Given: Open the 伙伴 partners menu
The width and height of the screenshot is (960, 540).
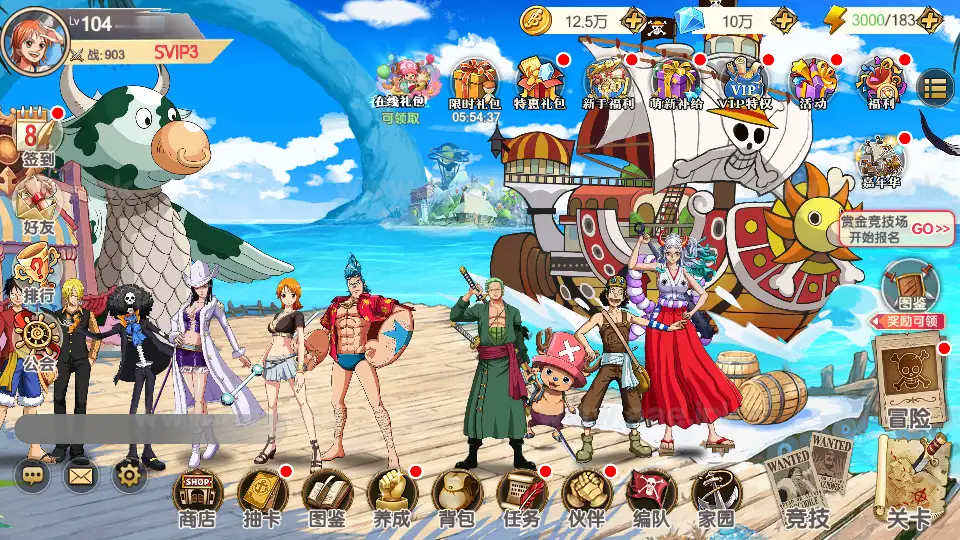Looking at the screenshot, I should tap(586, 495).
